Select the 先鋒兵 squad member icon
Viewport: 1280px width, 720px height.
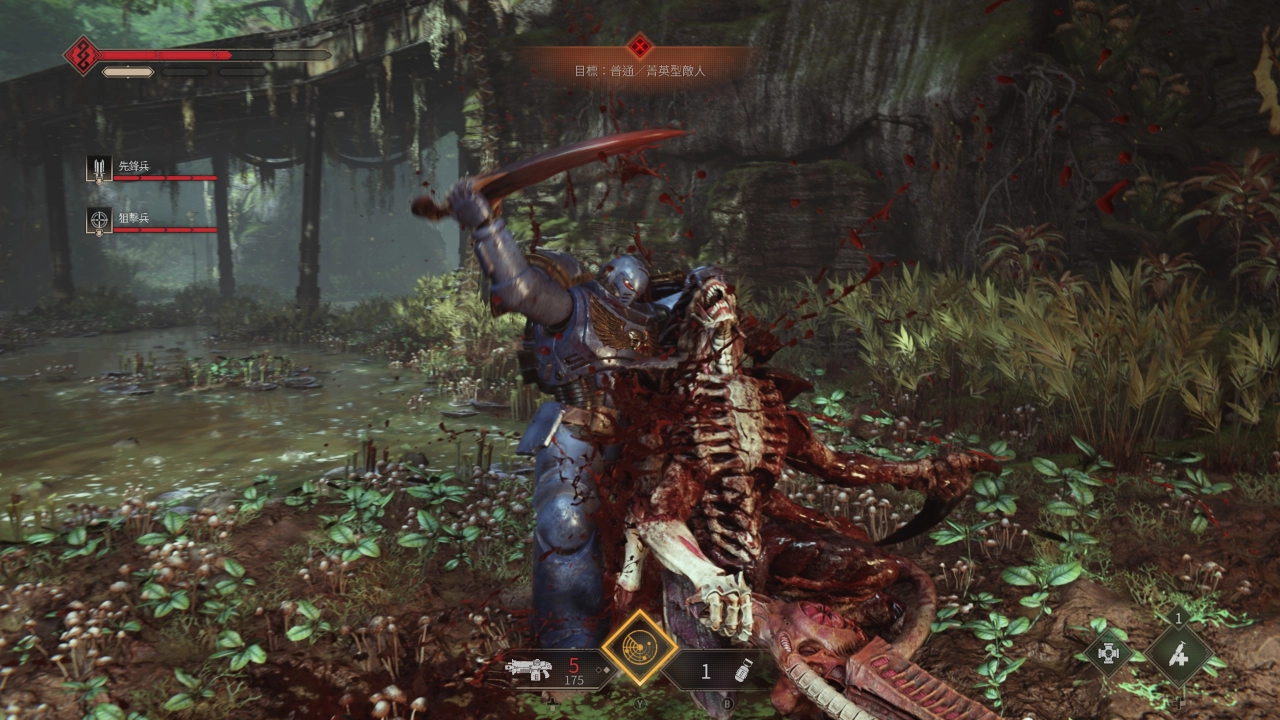[99, 168]
